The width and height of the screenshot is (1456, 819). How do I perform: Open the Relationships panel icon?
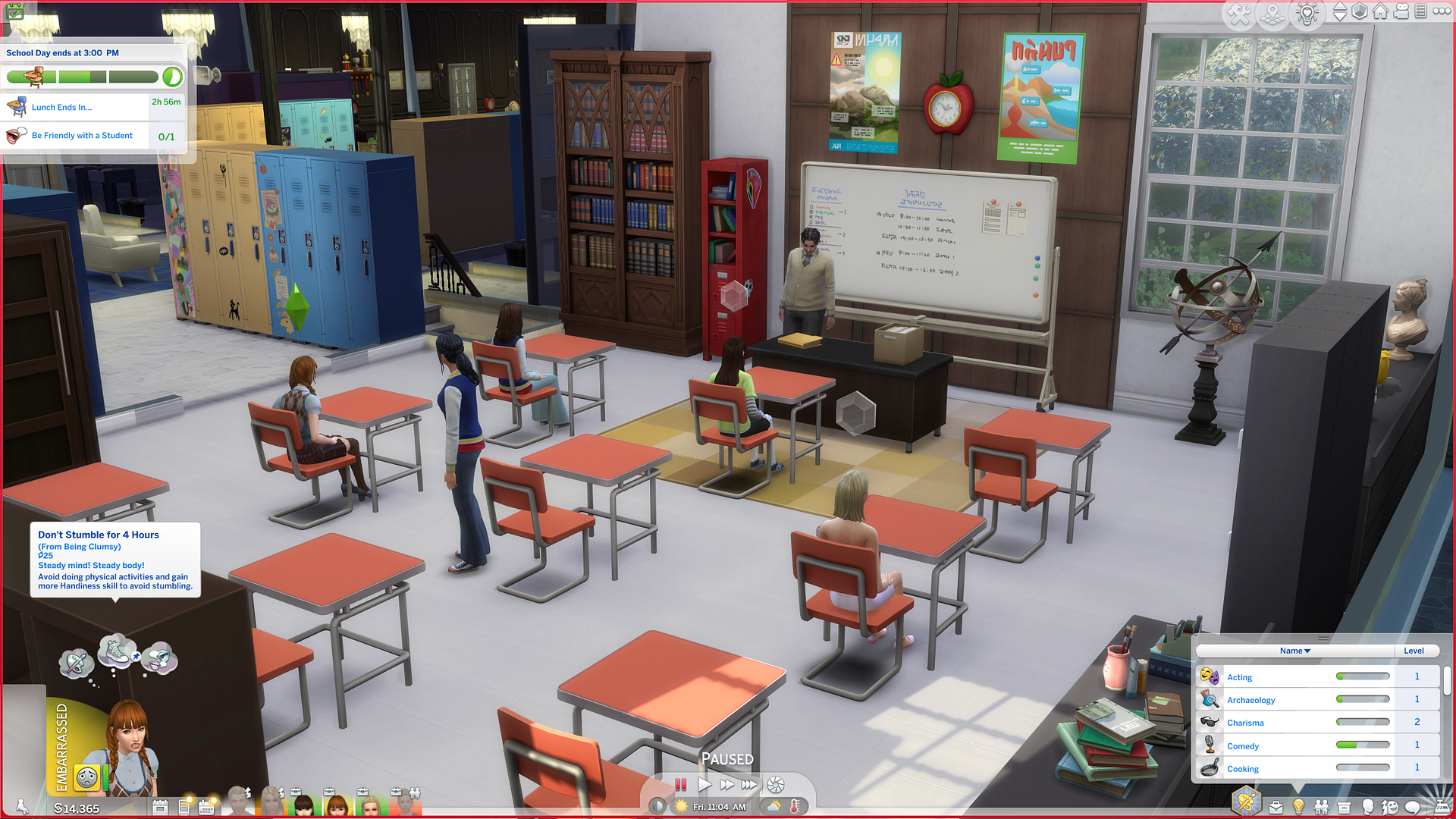[1321, 808]
